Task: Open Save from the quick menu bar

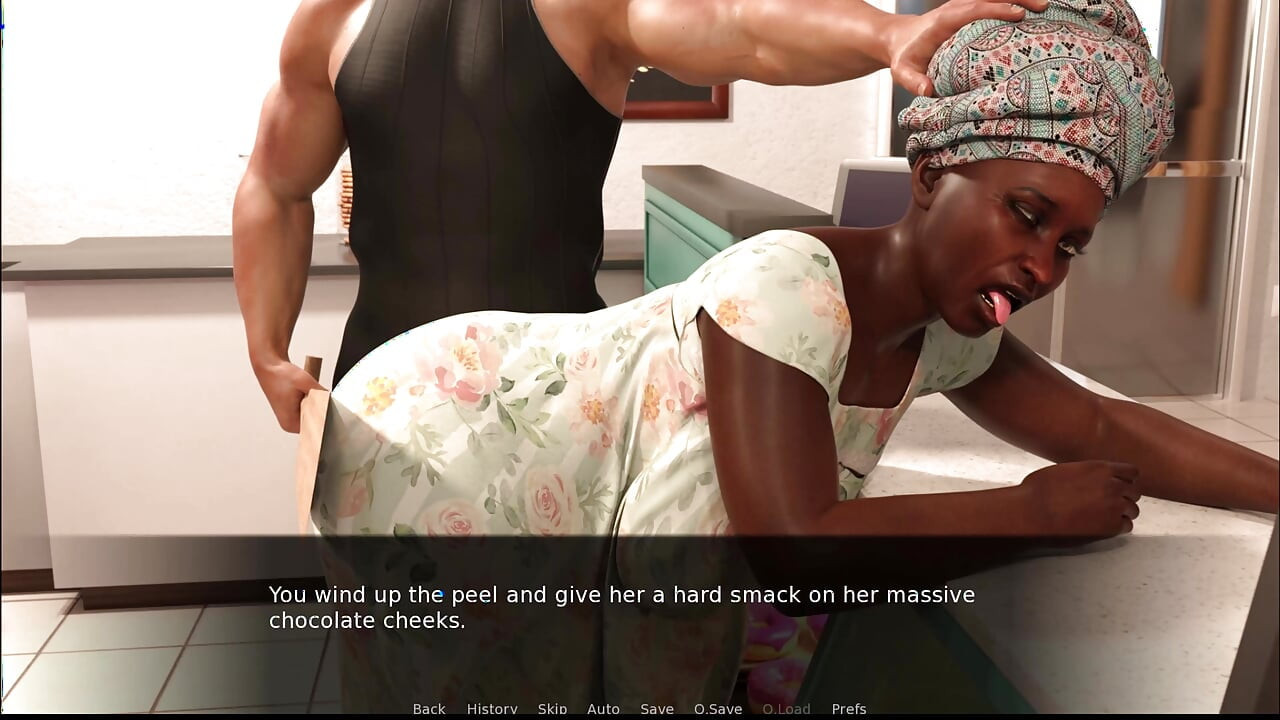Action: [x=656, y=708]
